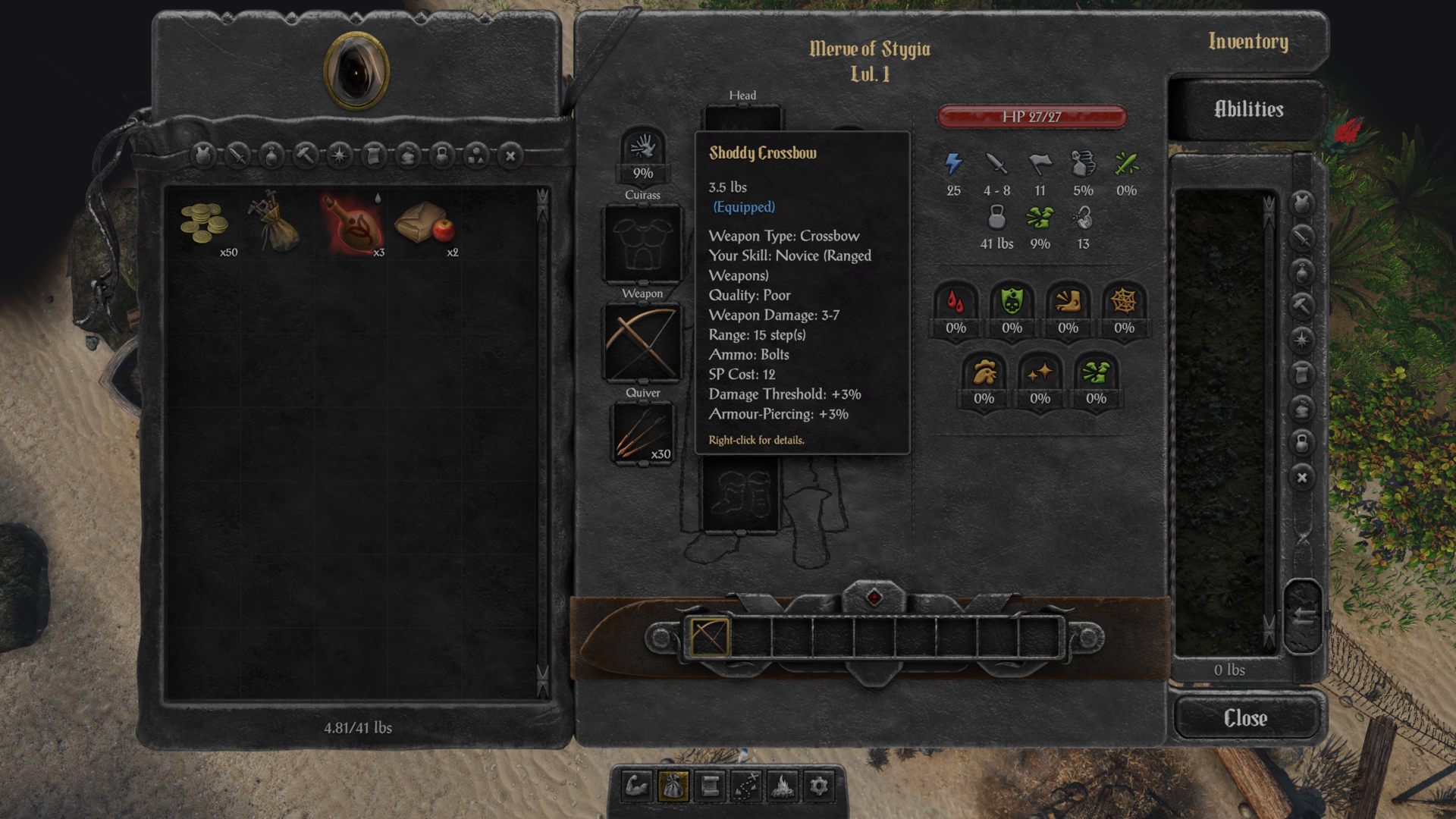Click the equipped crossbow in Weapon slot

pos(642,344)
